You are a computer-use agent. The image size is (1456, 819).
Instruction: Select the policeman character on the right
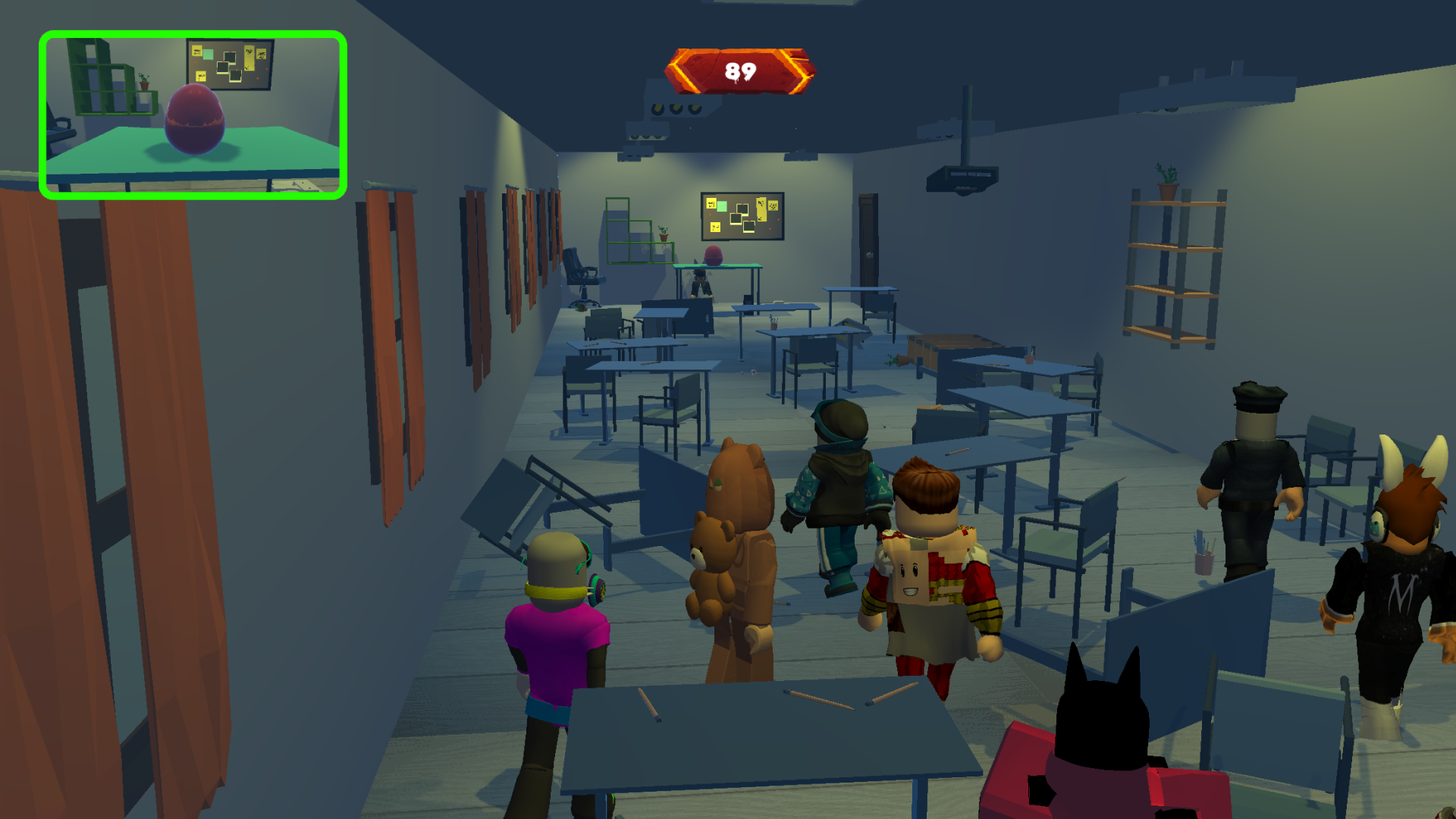click(x=1255, y=470)
